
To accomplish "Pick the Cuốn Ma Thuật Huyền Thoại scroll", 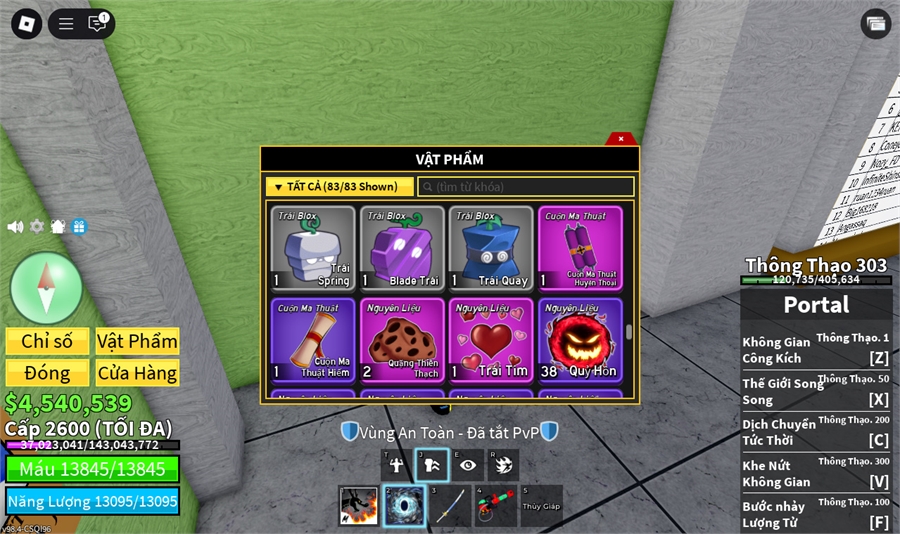I will pyautogui.click(x=580, y=248).
